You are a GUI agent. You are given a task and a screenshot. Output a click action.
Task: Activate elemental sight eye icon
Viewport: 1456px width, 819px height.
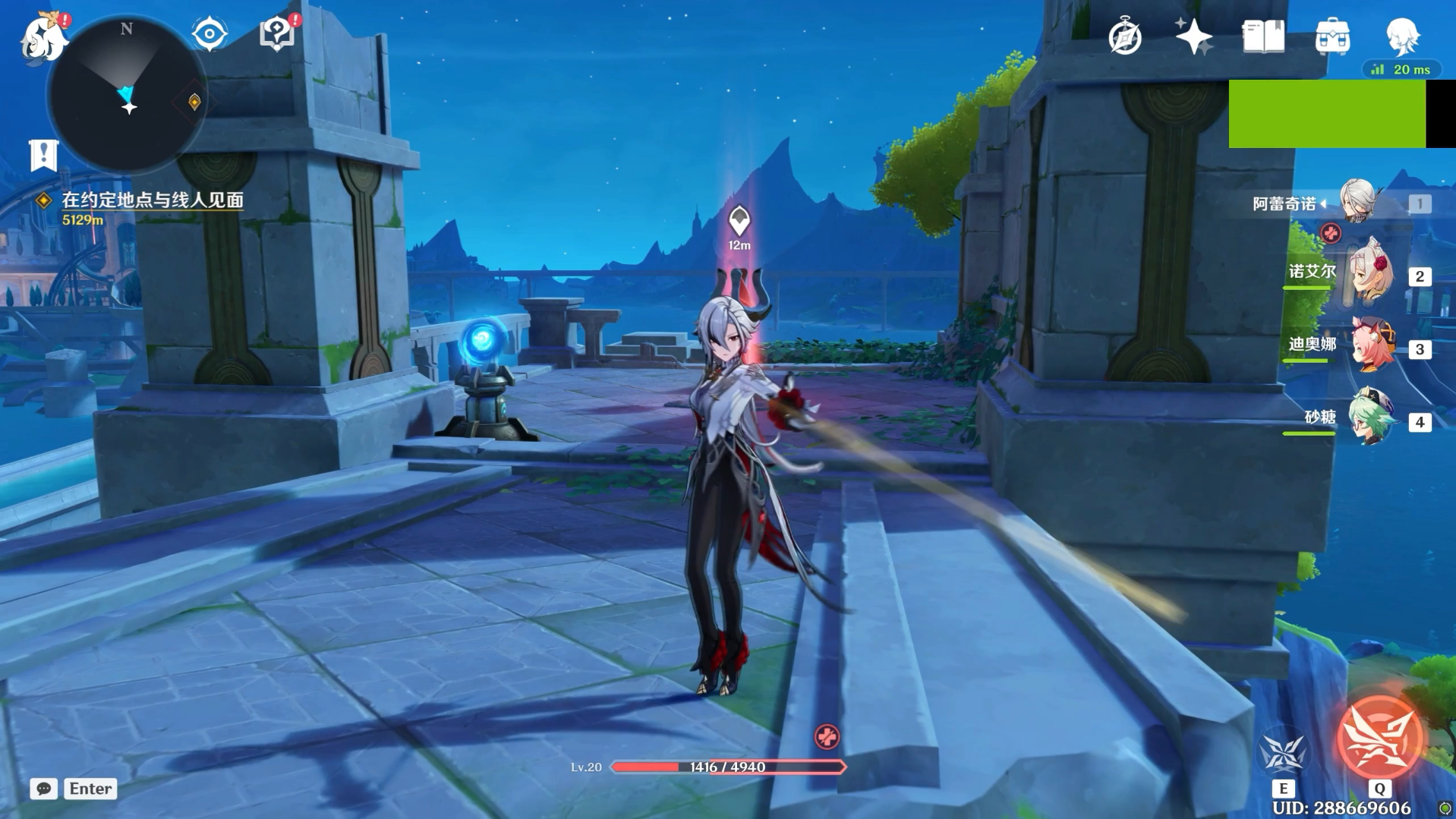(x=210, y=34)
